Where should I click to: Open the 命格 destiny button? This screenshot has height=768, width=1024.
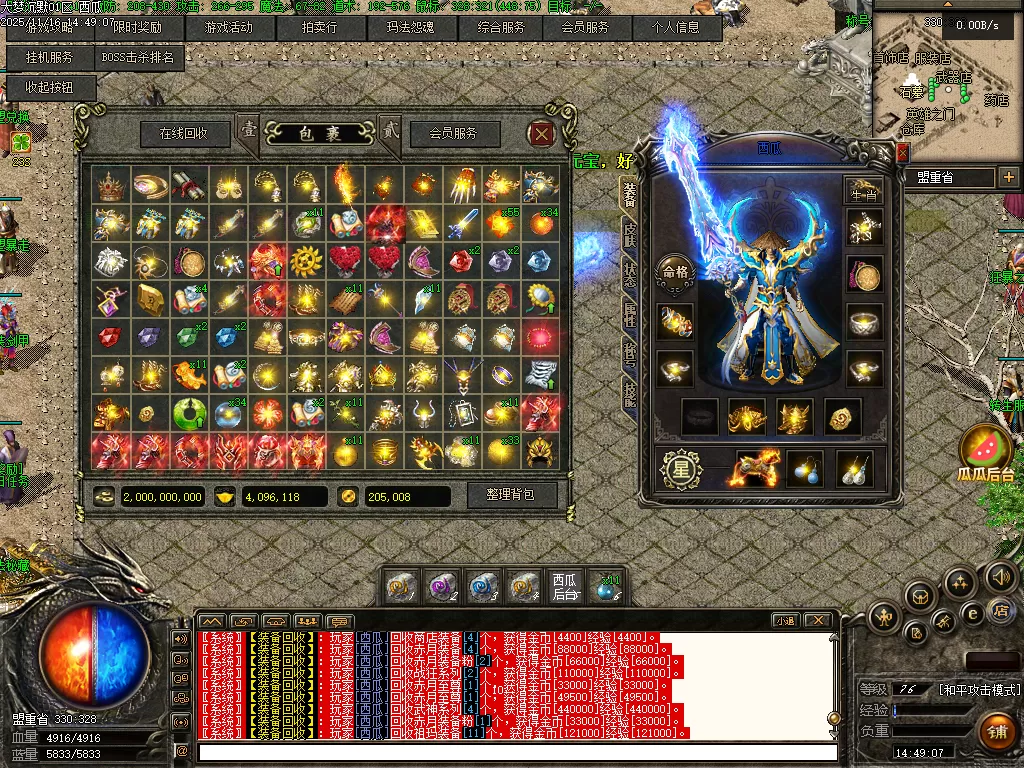pyautogui.click(x=672, y=271)
